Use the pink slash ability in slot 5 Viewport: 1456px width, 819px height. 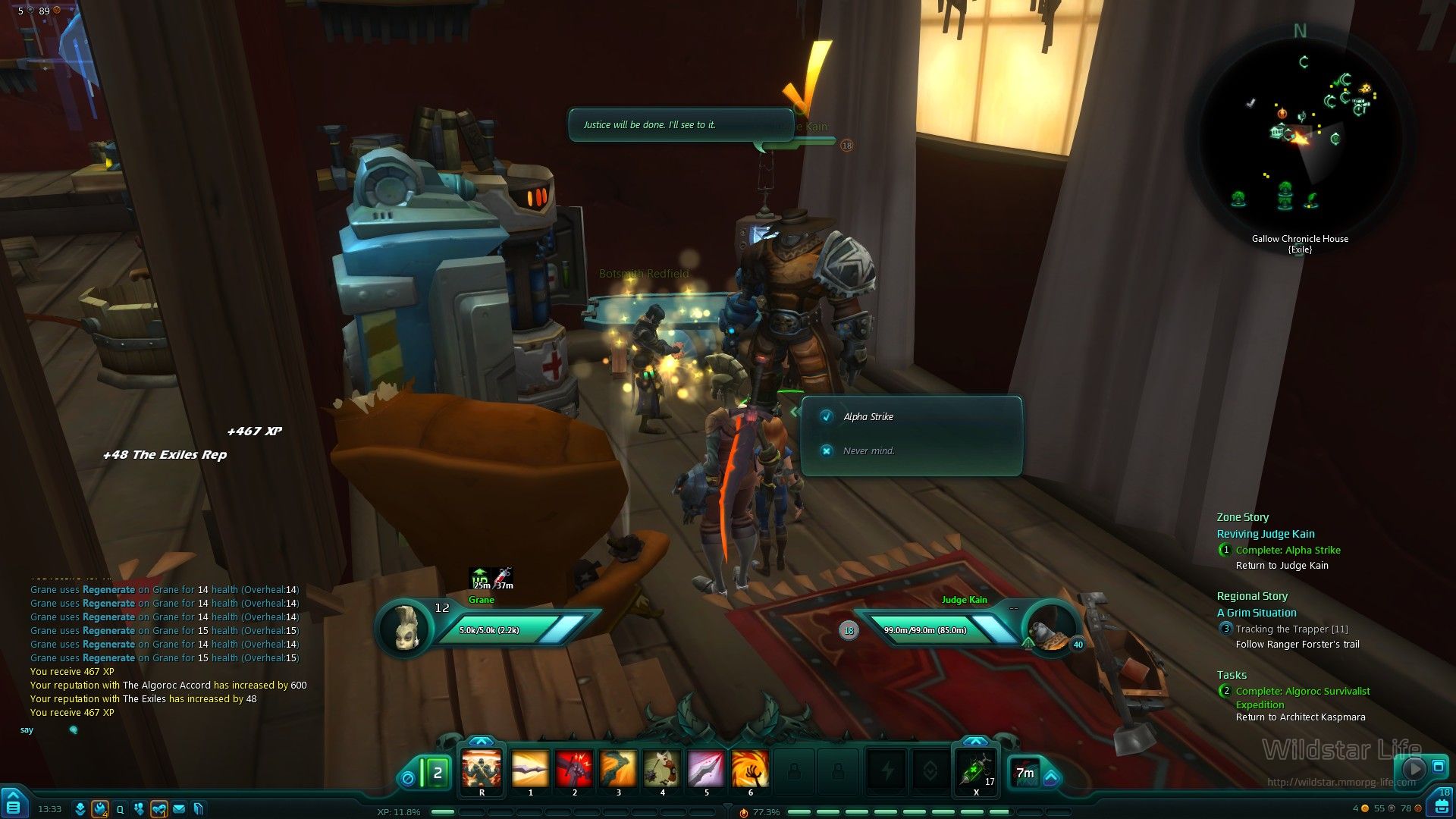706,769
